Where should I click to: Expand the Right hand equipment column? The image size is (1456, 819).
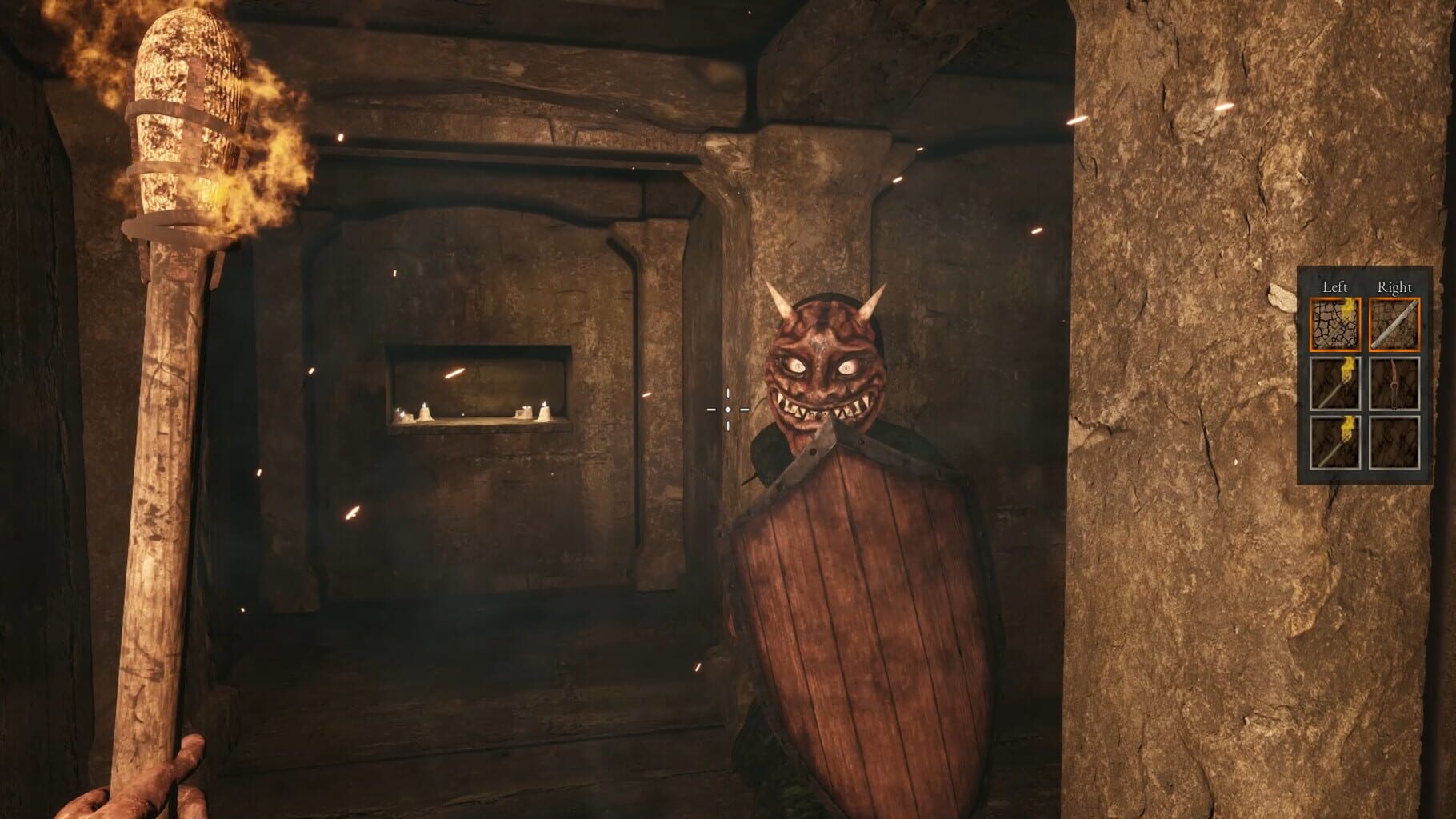click(1396, 286)
